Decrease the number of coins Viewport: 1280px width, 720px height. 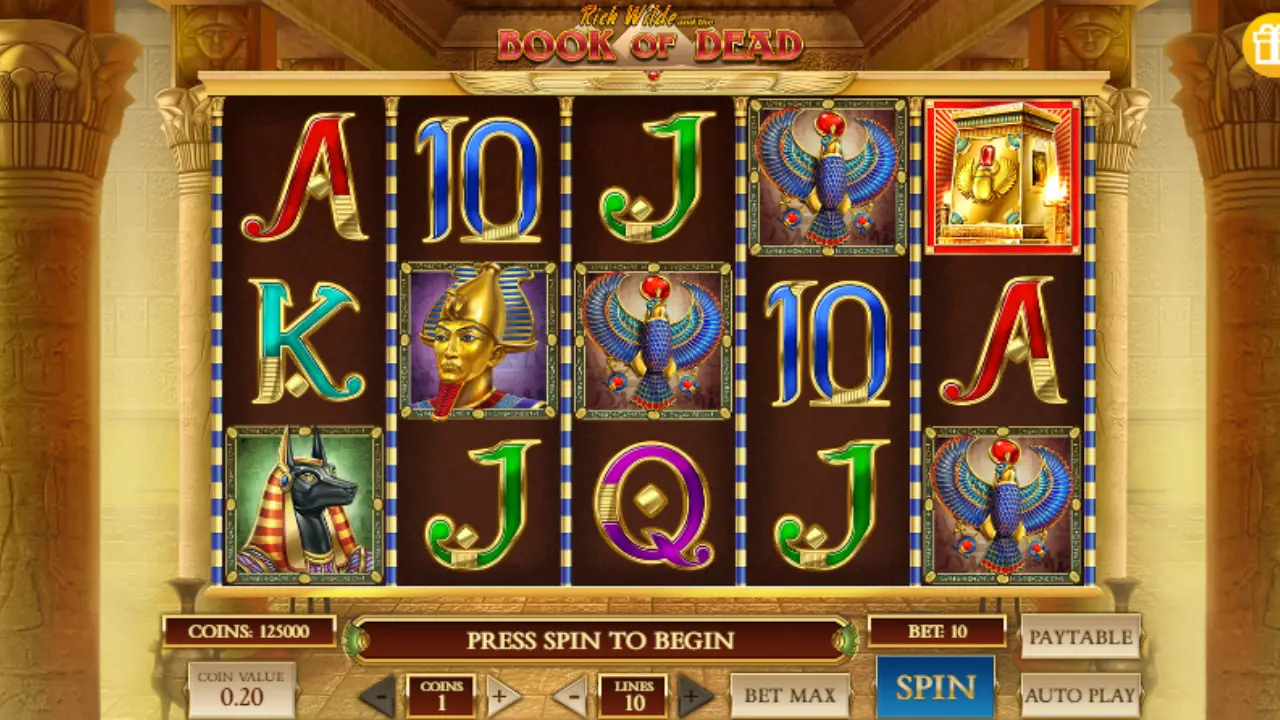click(378, 695)
